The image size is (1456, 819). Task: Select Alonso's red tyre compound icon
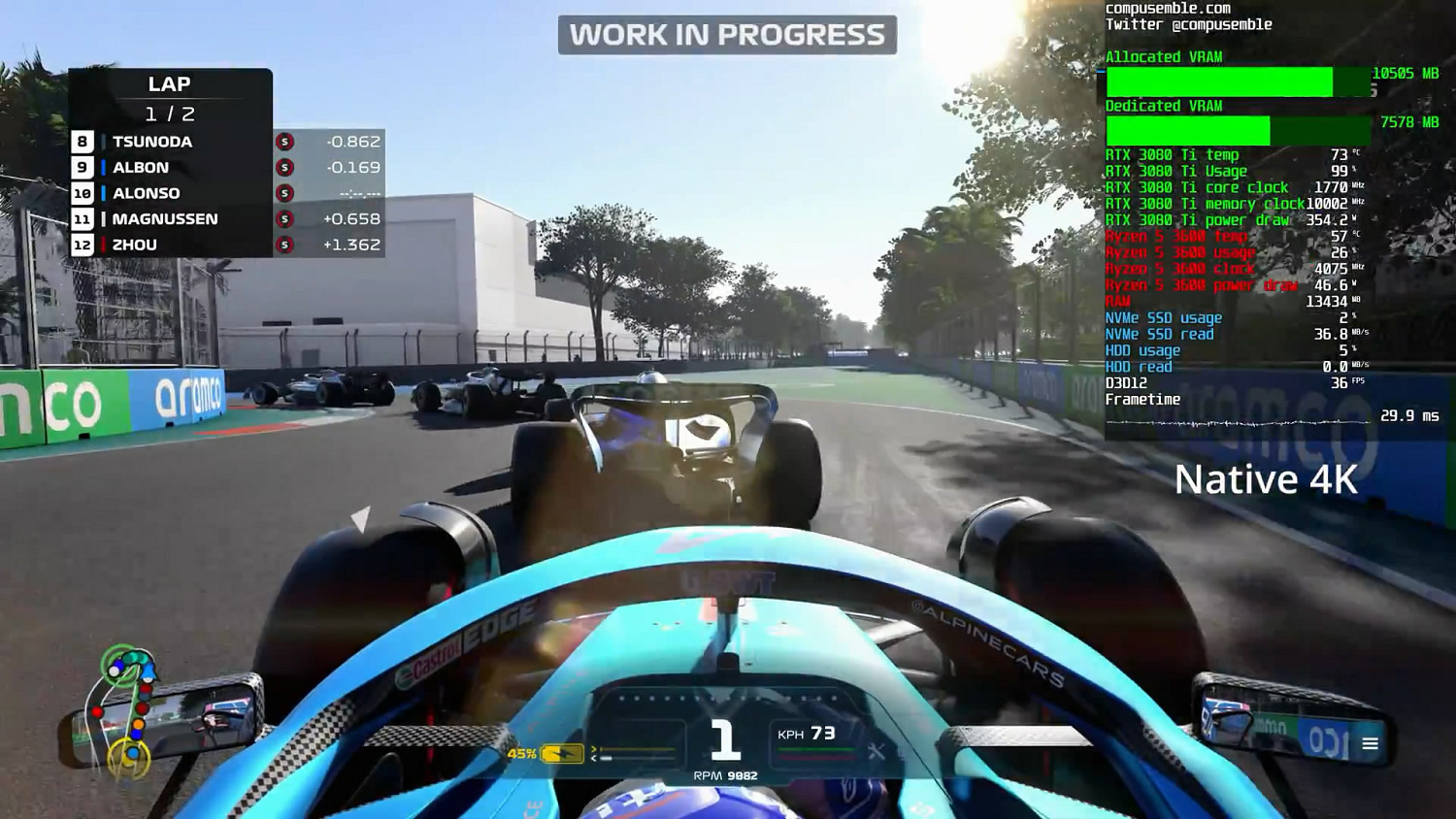284,192
